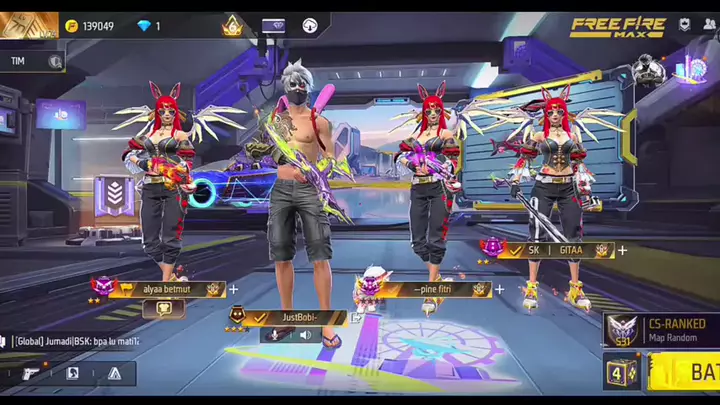
Task: Open the quick chat bubble under alyaa betmut
Action: tap(163, 309)
